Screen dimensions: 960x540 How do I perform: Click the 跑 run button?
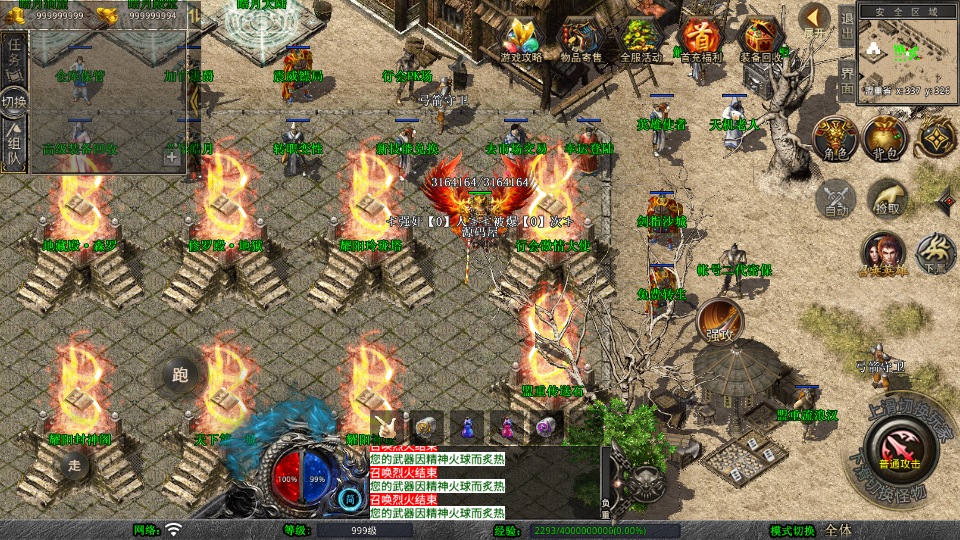(180, 376)
